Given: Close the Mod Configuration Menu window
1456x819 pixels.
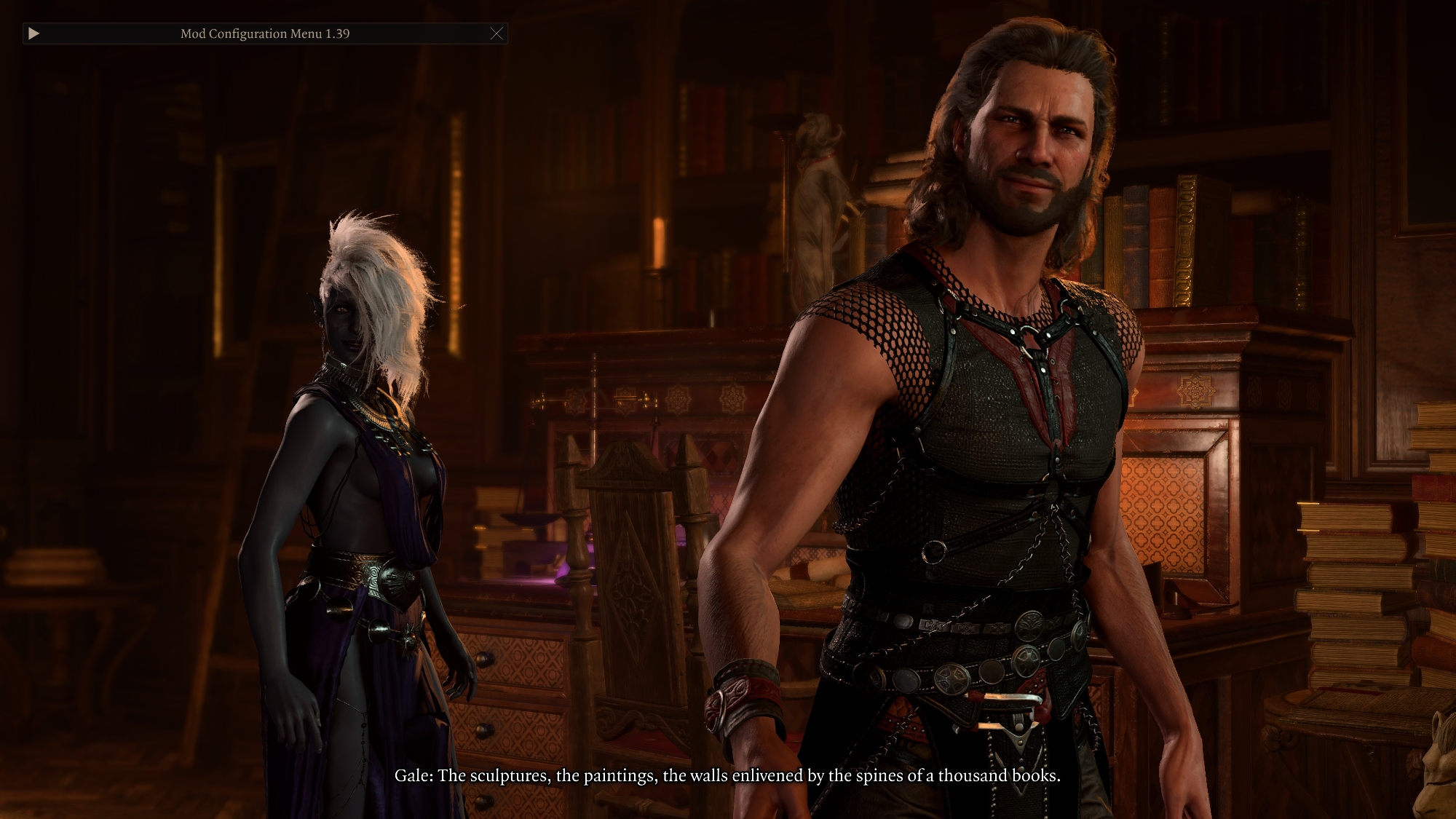Looking at the screenshot, I should 496,33.
